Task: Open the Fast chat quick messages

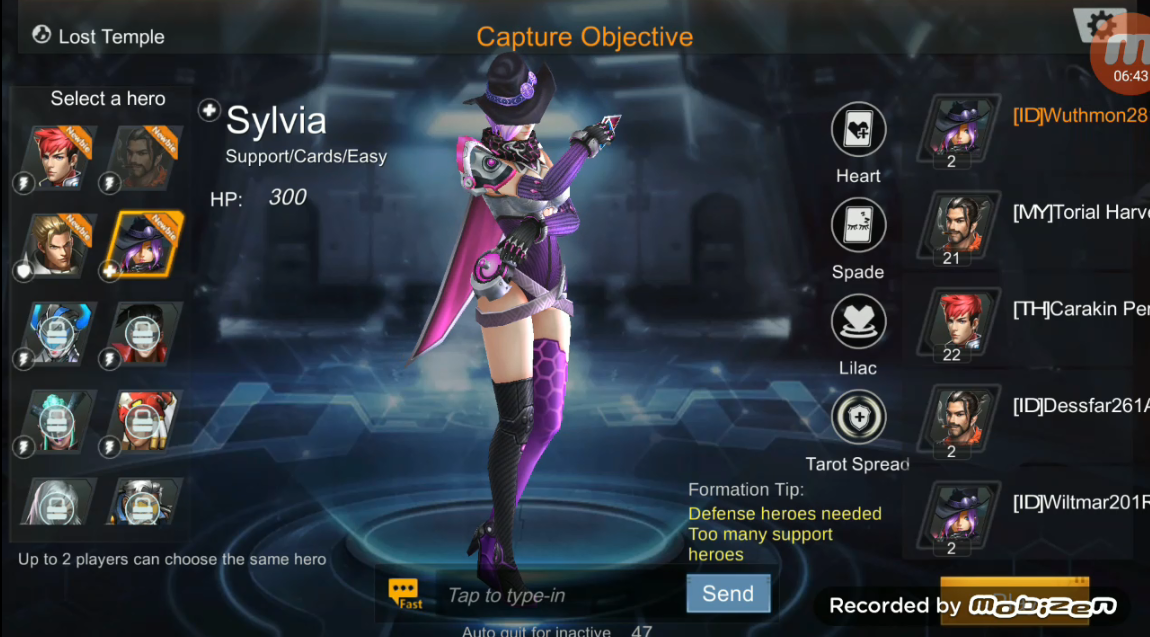Action: tap(405, 593)
